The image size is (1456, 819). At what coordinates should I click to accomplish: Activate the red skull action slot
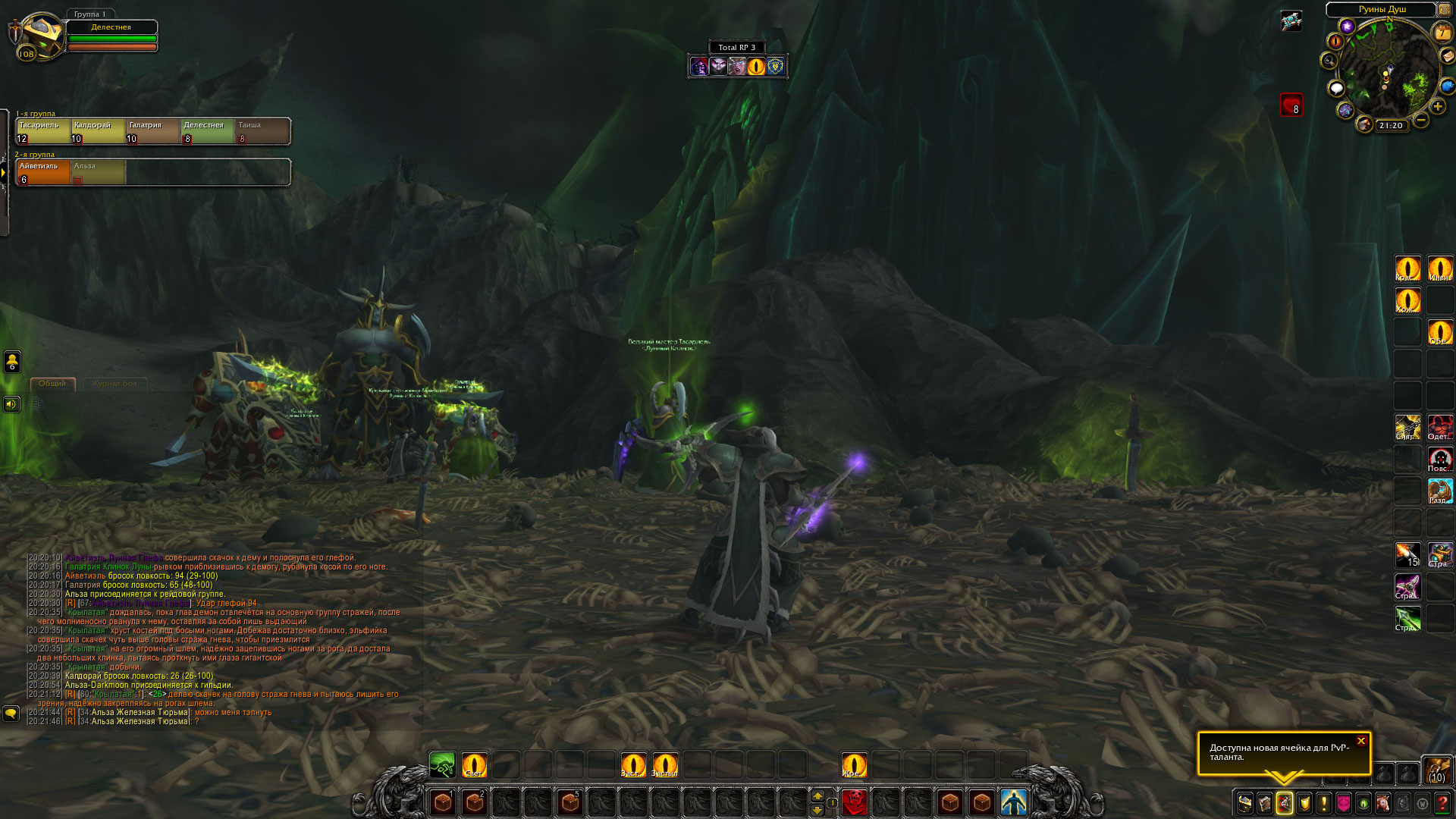[855, 802]
